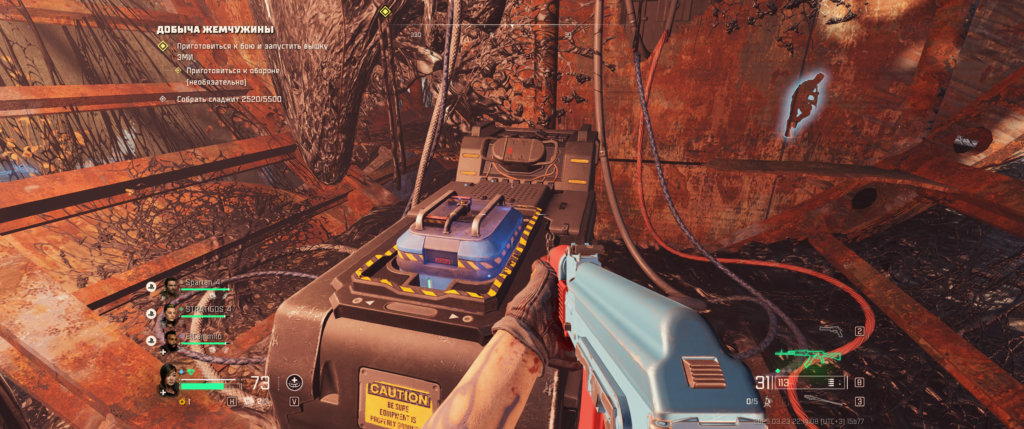Select your own character portrait
The image size is (1024, 429).
point(172,379)
